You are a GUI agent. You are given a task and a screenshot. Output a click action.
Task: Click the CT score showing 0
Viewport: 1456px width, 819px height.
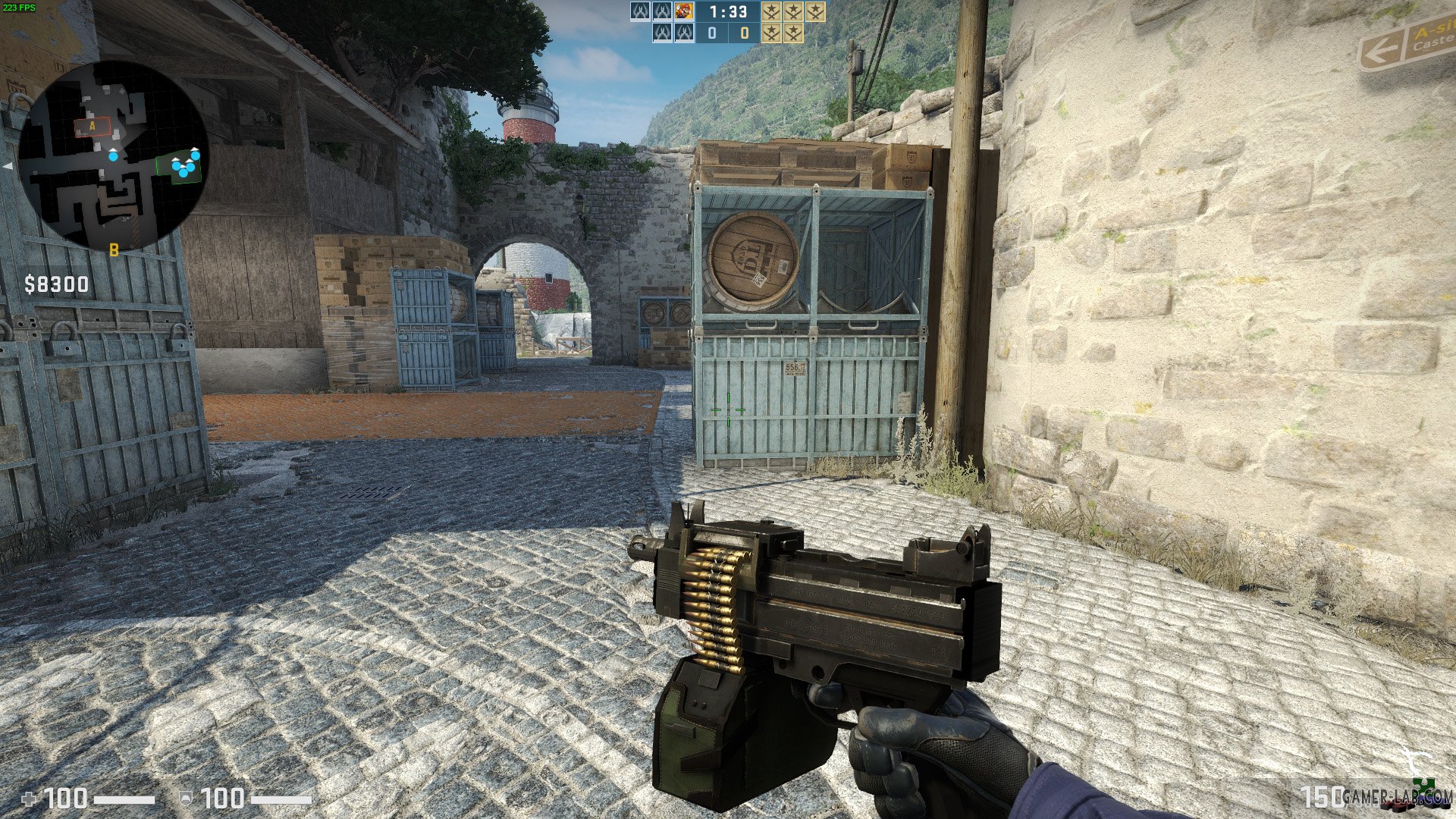(711, 33)
